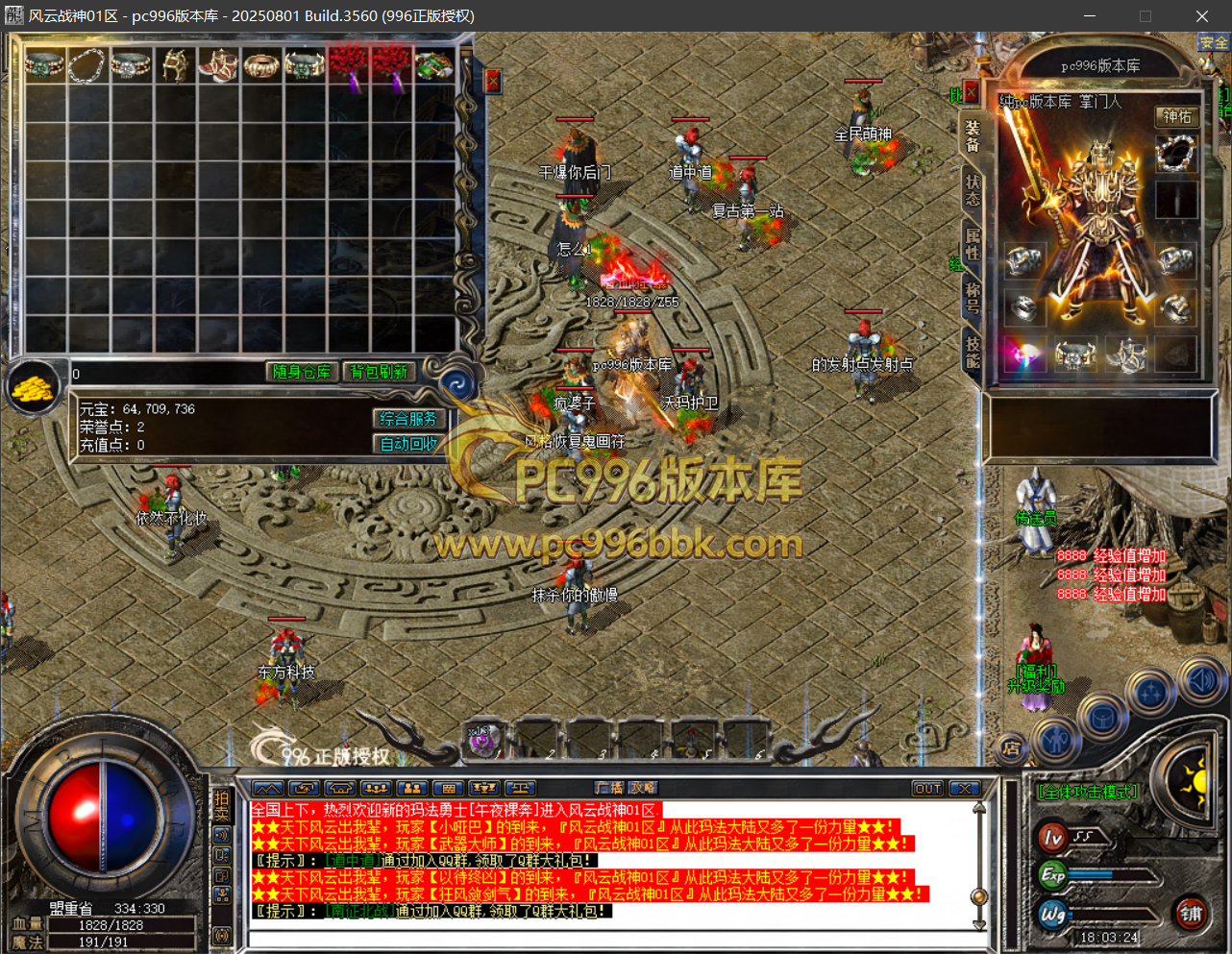Open the 随身仓库 portable warehouse
Image resolution: width=1232 pixels, height=954 pixels.
coord(302,372)
